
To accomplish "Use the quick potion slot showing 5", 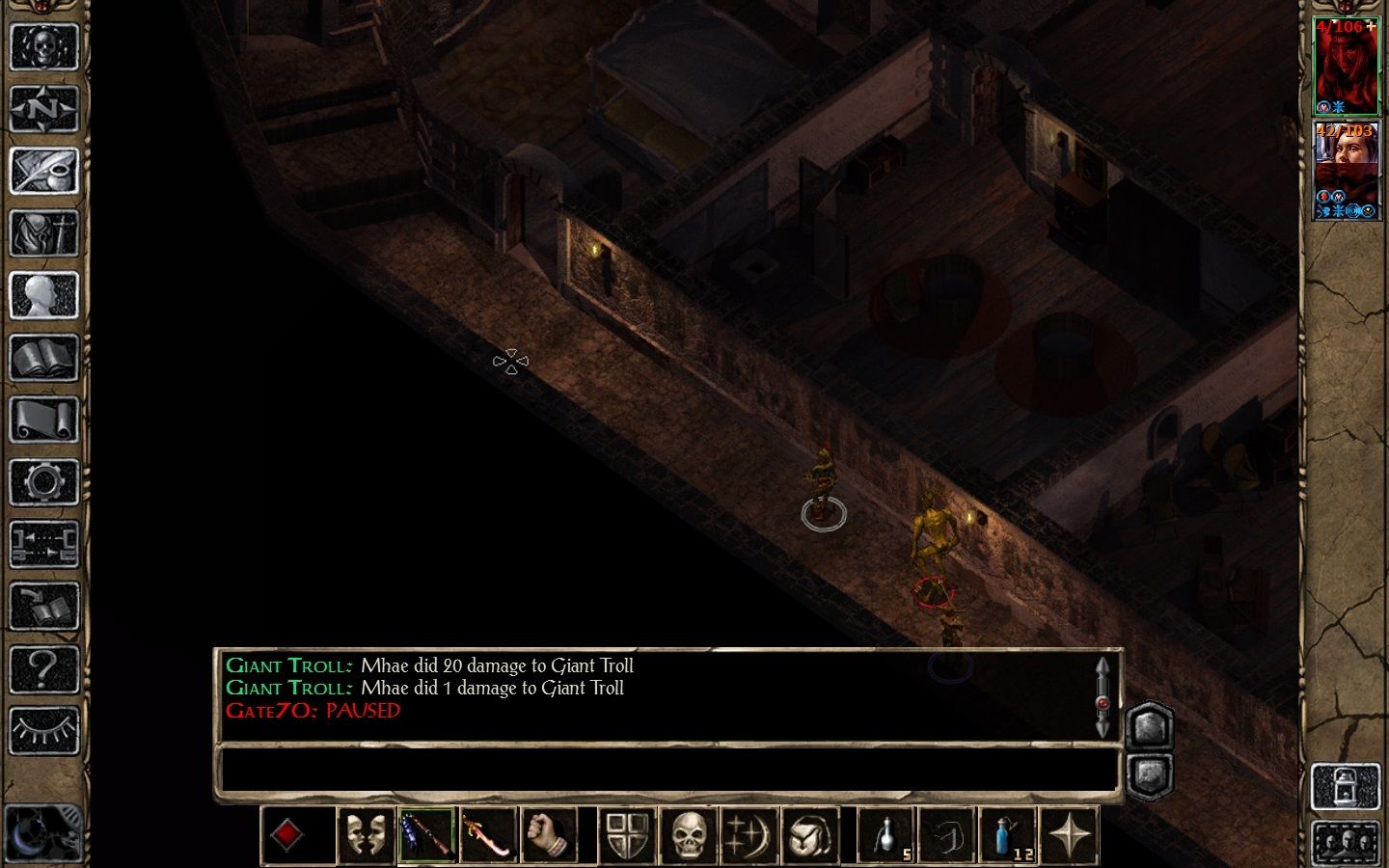I will click(x=888, y=833).
